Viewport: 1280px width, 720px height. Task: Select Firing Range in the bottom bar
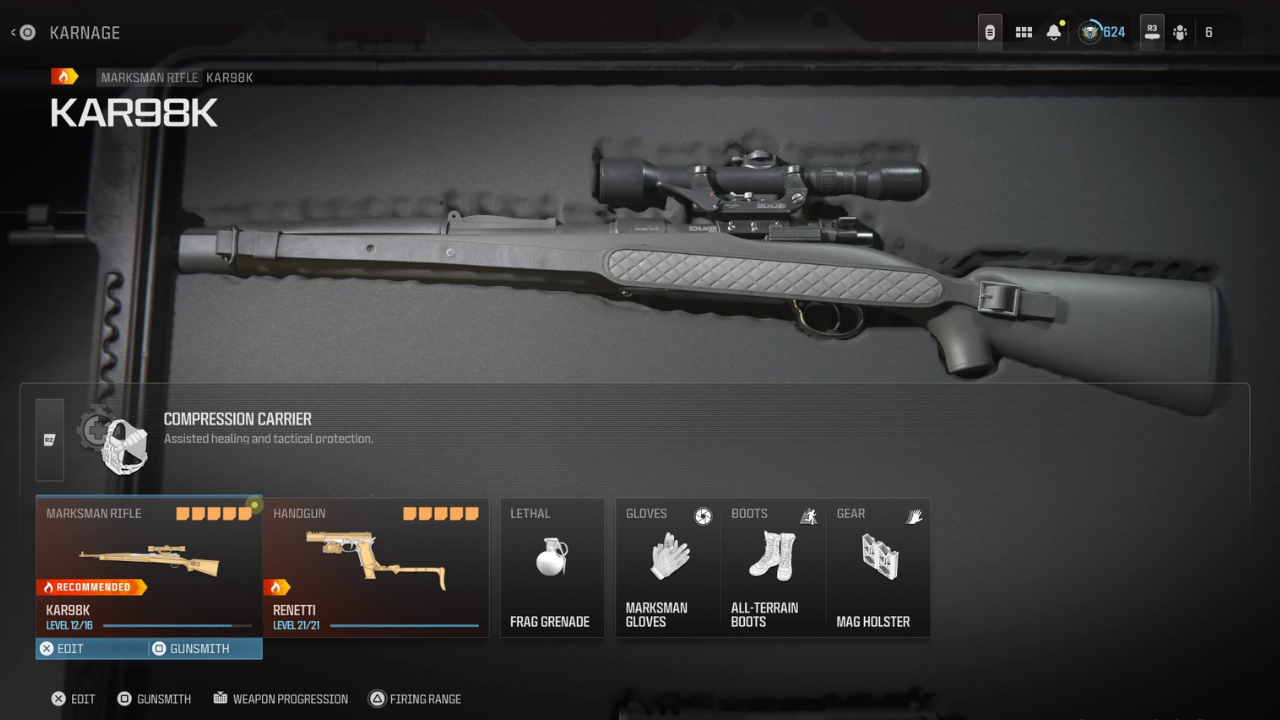point(415,698)
